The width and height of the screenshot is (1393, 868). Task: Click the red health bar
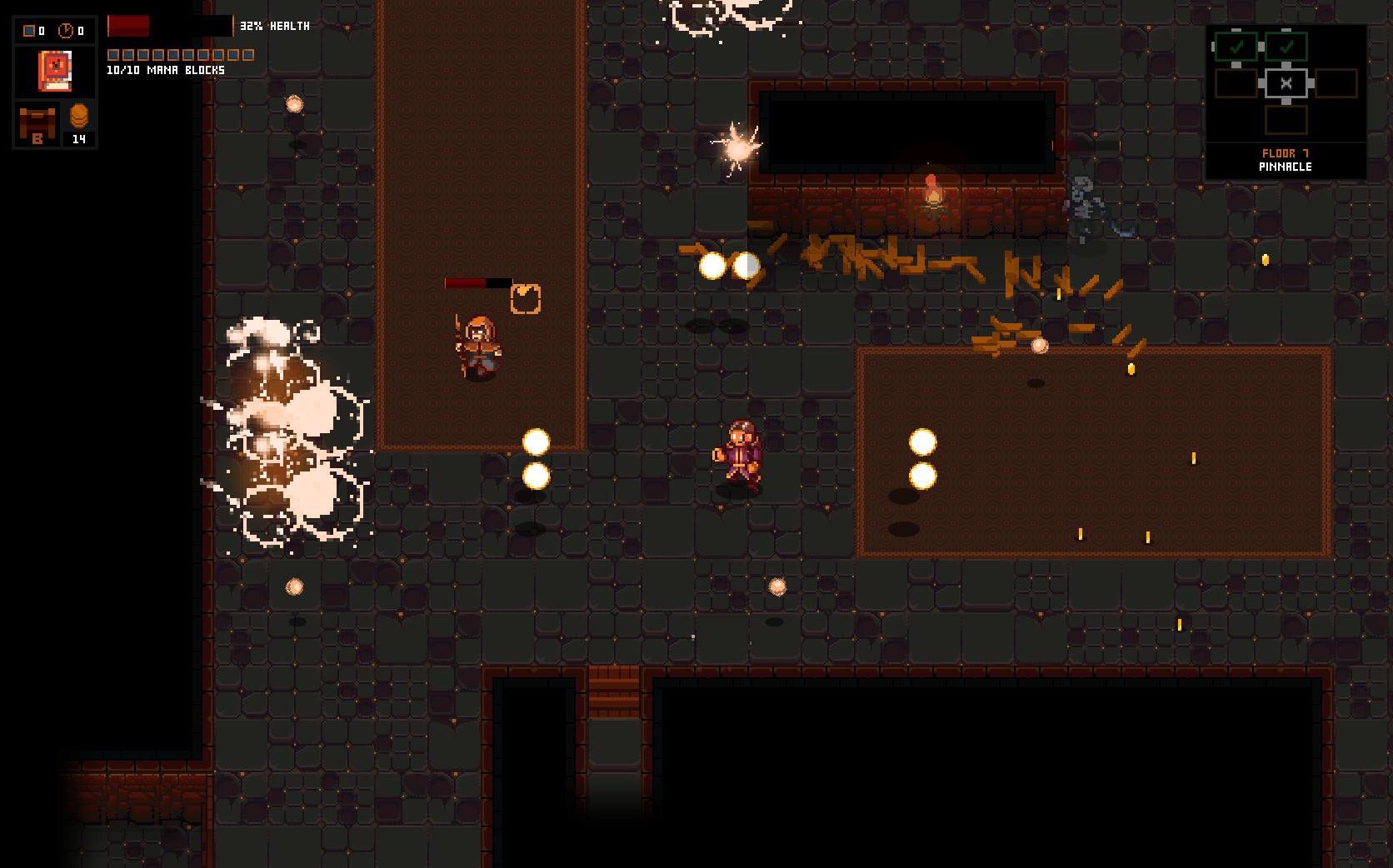[129, 25]
